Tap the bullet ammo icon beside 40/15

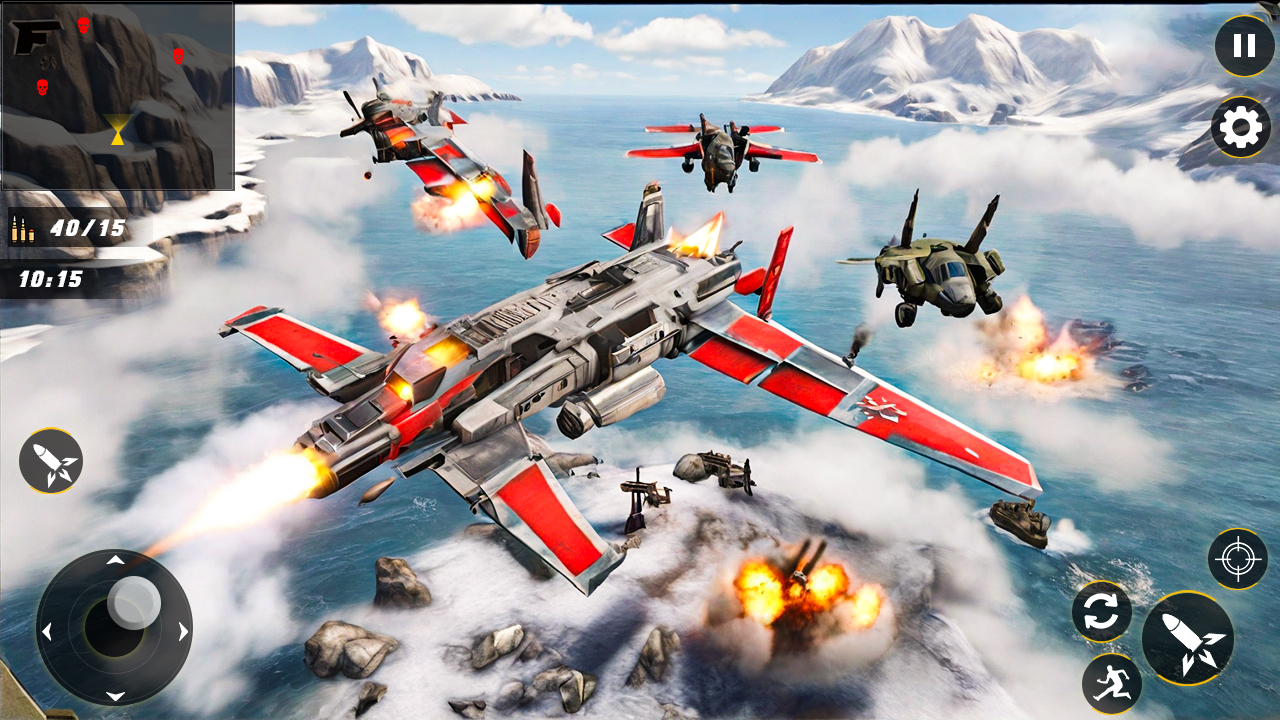[x=22, y=228]
